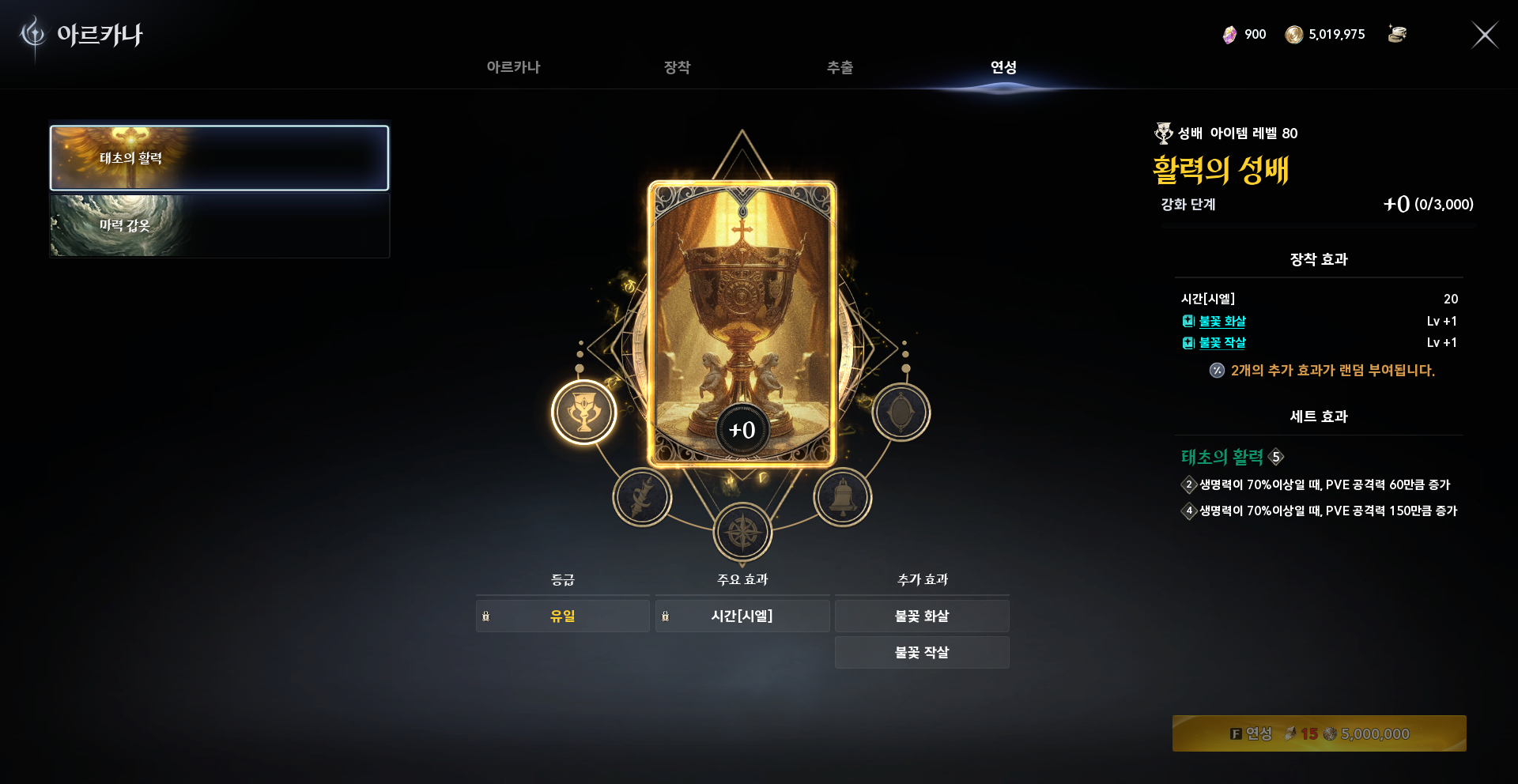Open the 불꽃 화살 additional effect selector
Viewport: 1518px width, 784px height.
[x=922, y=616]
